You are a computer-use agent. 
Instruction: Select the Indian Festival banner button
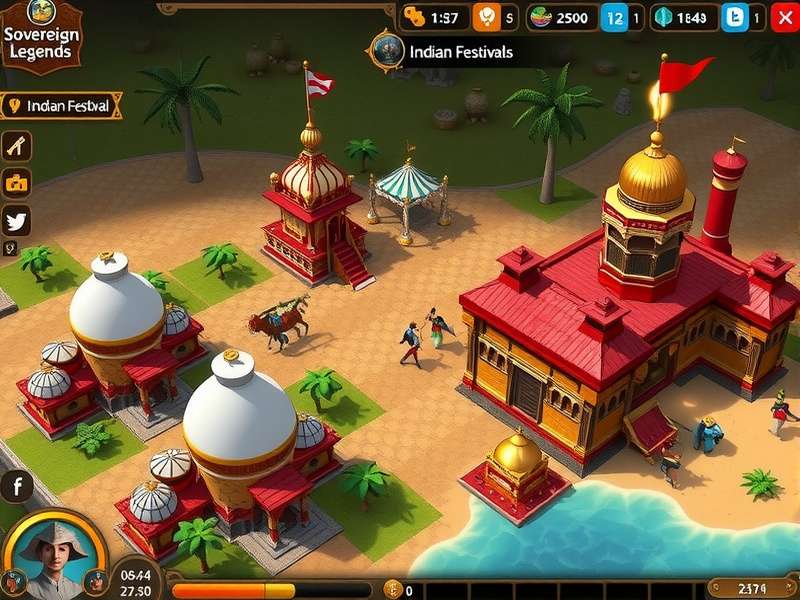62,105
